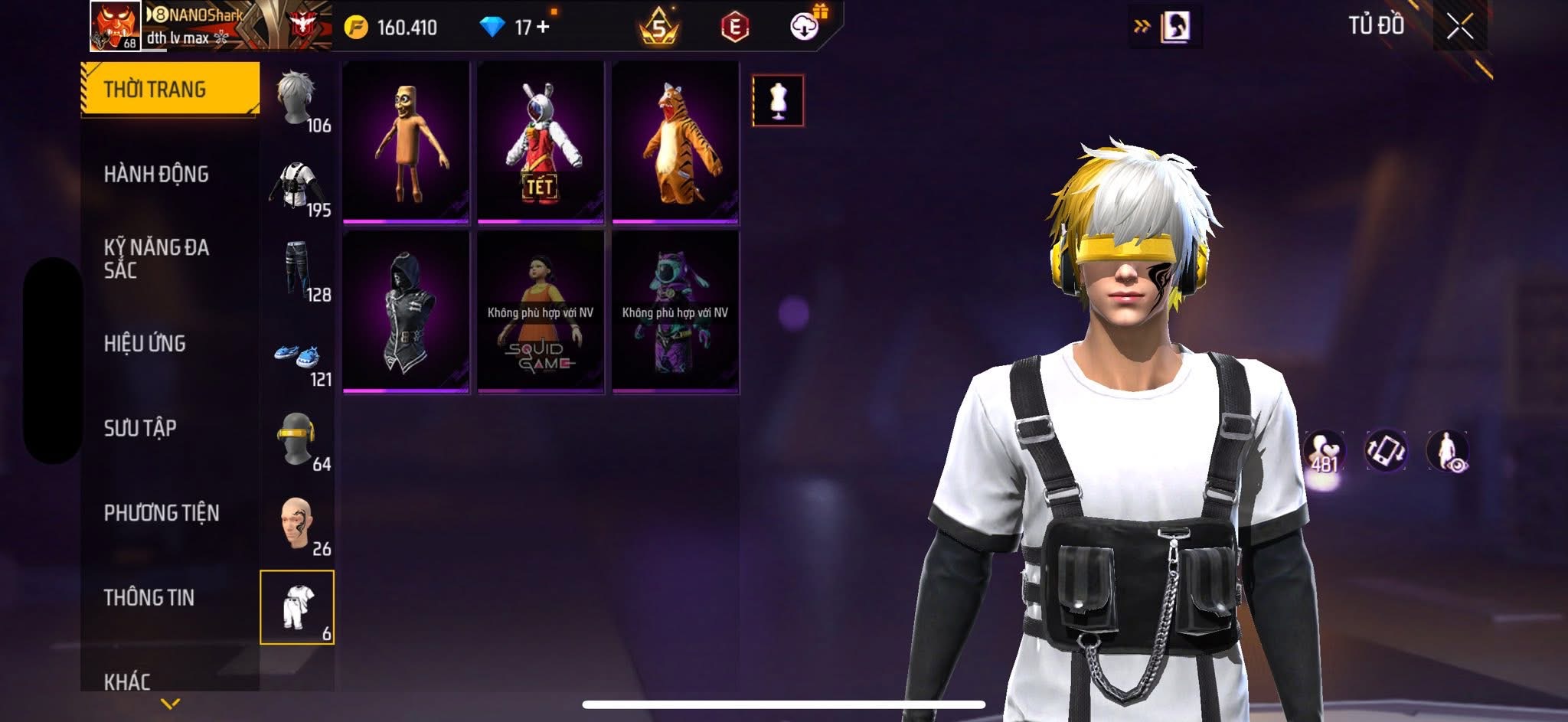This screenshot has height=722, width=1568.
Task: Choose the black hooded outfit
Action: click(x=406, y=312)
